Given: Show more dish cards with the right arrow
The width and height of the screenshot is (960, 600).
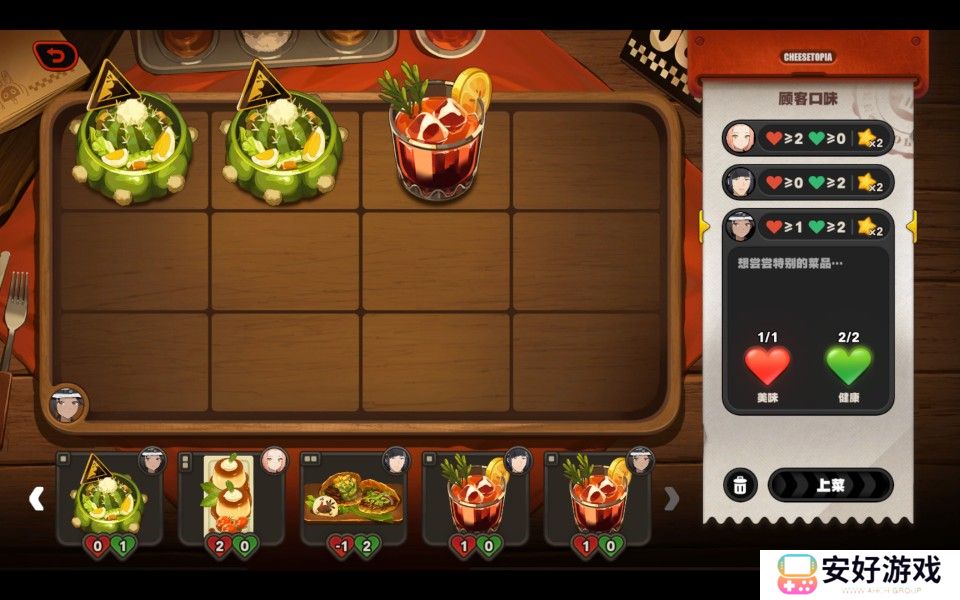Looking at the screenshot, I should pos(672,498).
